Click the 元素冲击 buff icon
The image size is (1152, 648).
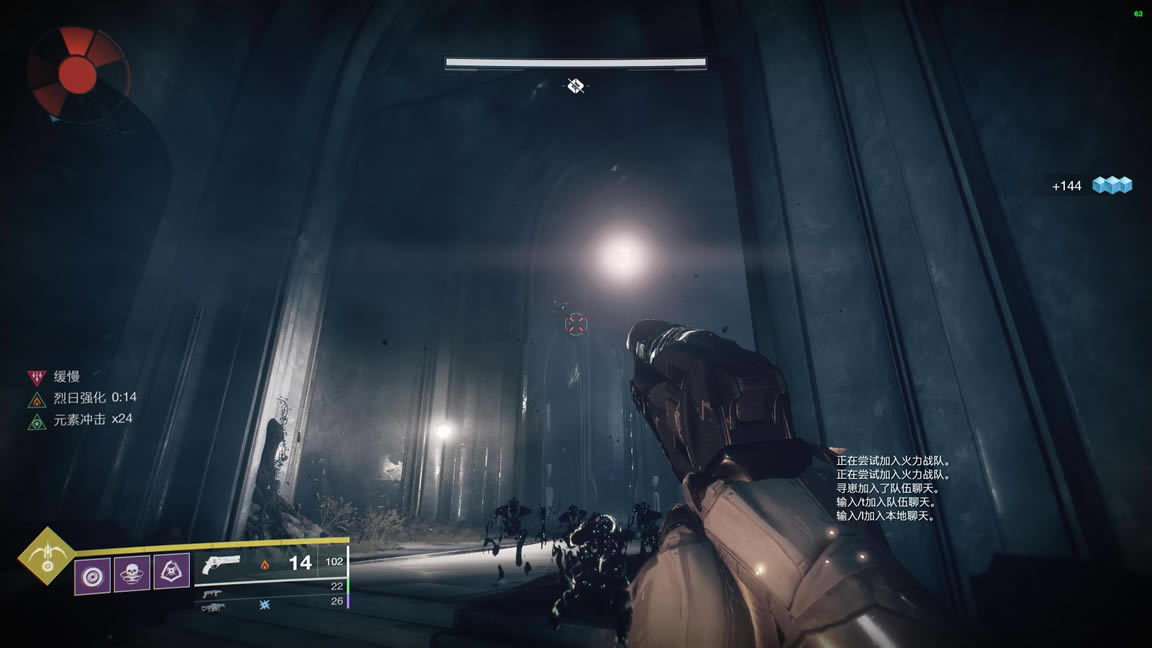pos(37,421)
